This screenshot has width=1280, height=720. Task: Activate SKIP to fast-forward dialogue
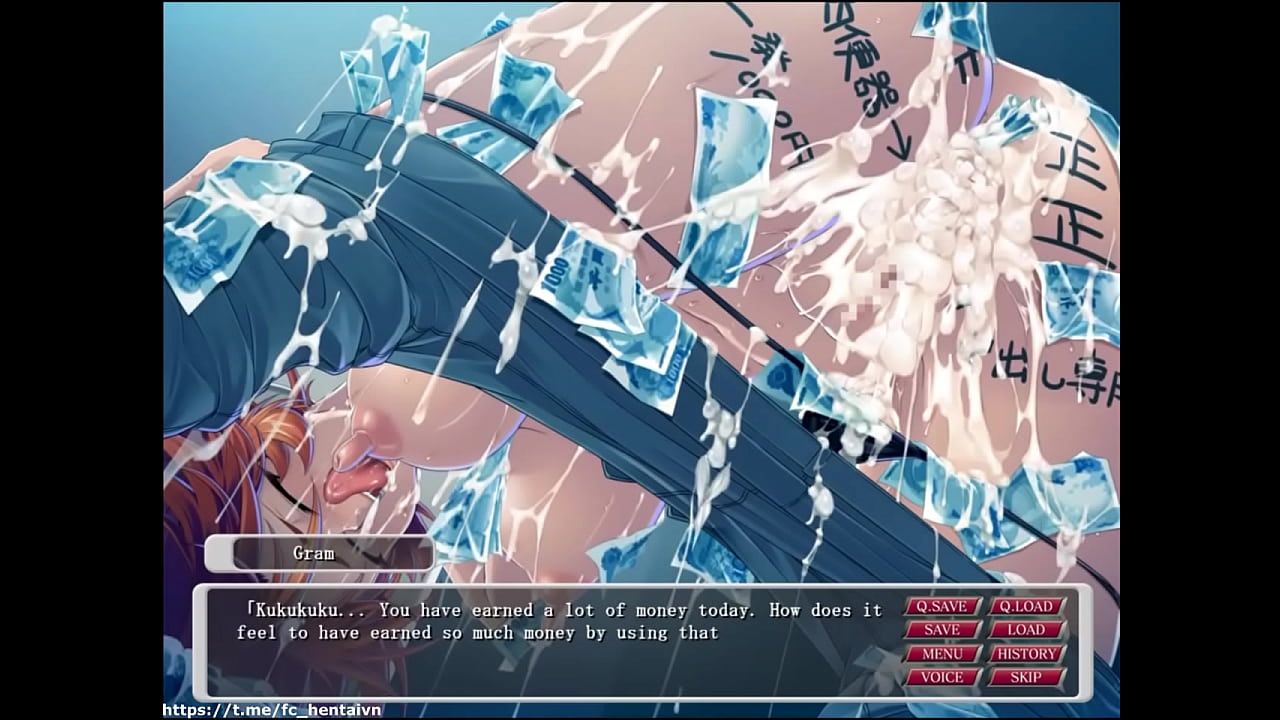pyautogui.click(x=1026, y=677)
